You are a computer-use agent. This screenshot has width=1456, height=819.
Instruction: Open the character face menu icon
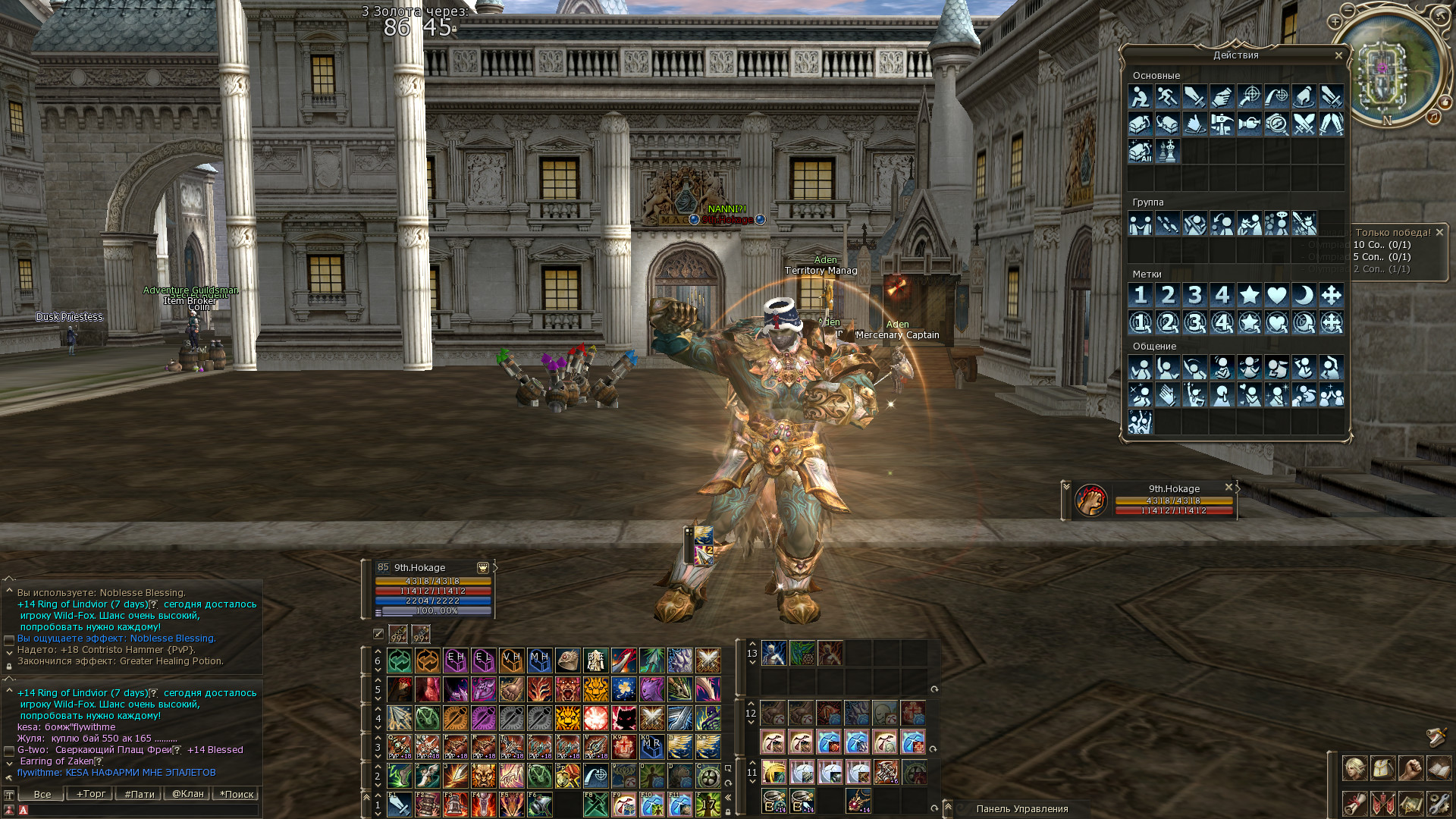[x=1354, y=769]
